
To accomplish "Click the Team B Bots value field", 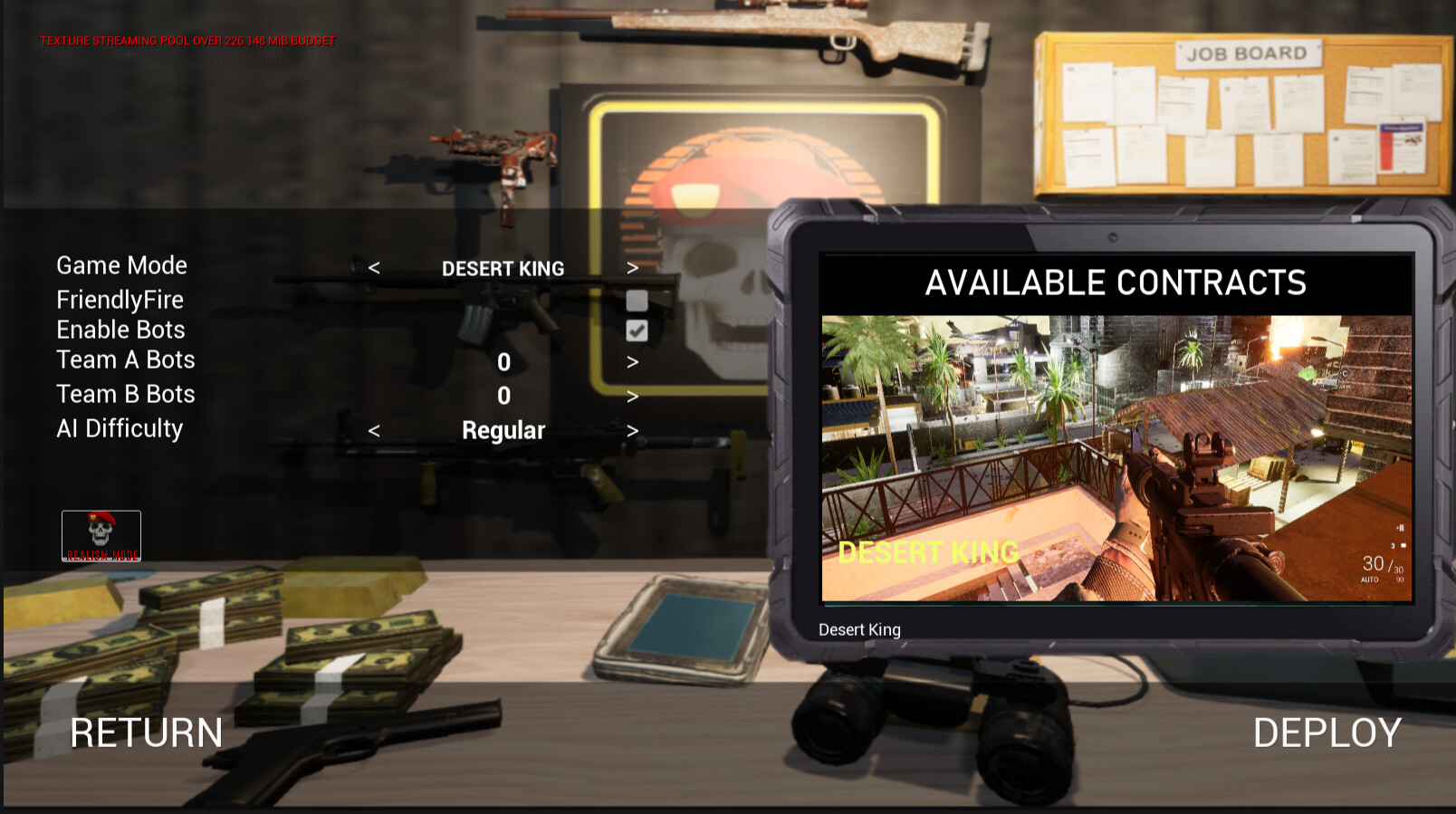I will pos(503,395).
